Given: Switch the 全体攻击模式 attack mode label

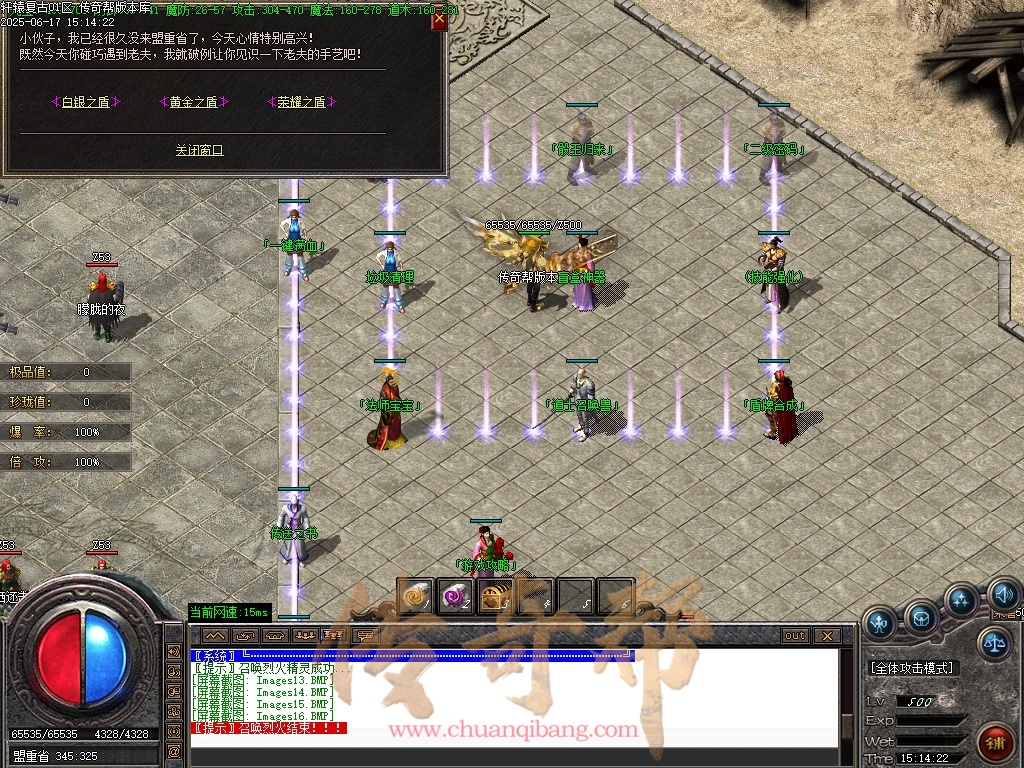Looking at the screenshot, I should (x=911, y=667).
